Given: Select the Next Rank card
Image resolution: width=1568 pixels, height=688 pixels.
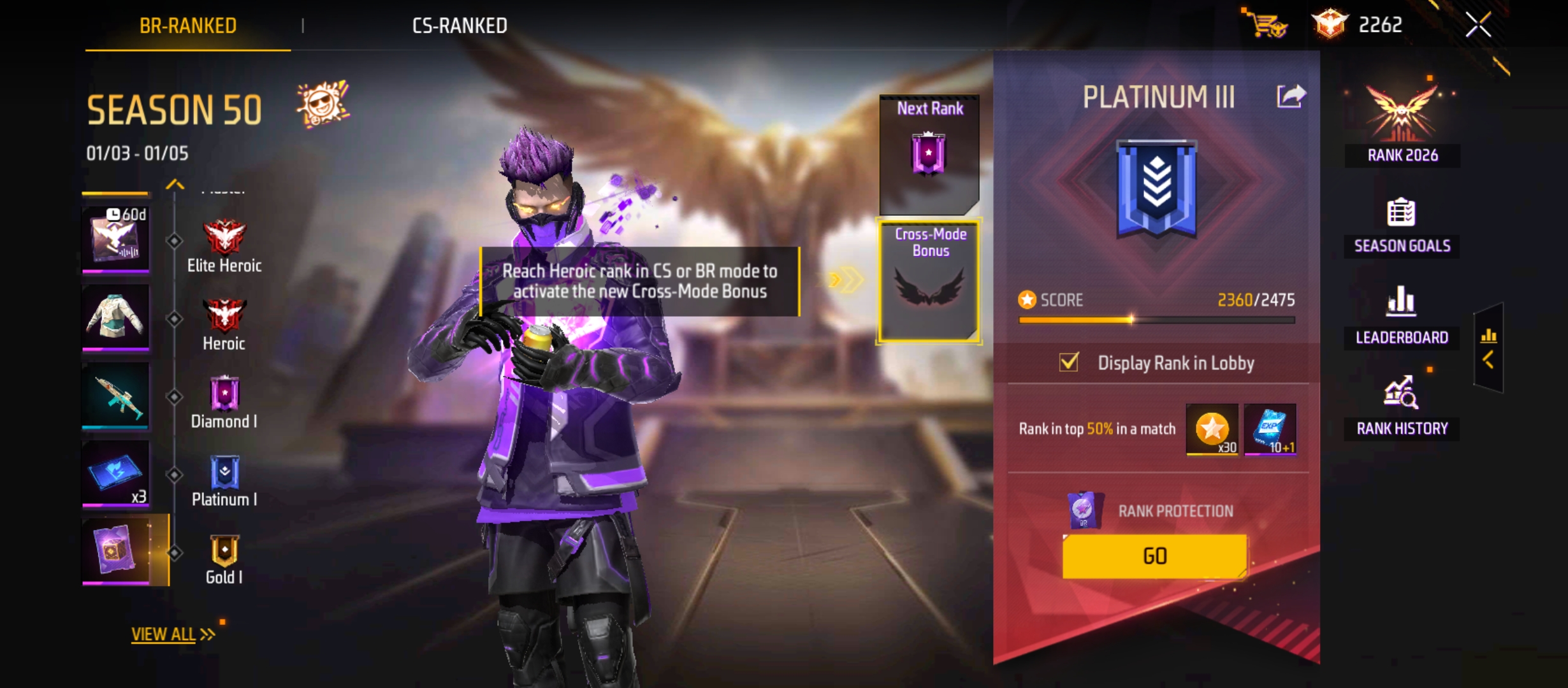Looking at the screenshot, I should click(929, 155).
